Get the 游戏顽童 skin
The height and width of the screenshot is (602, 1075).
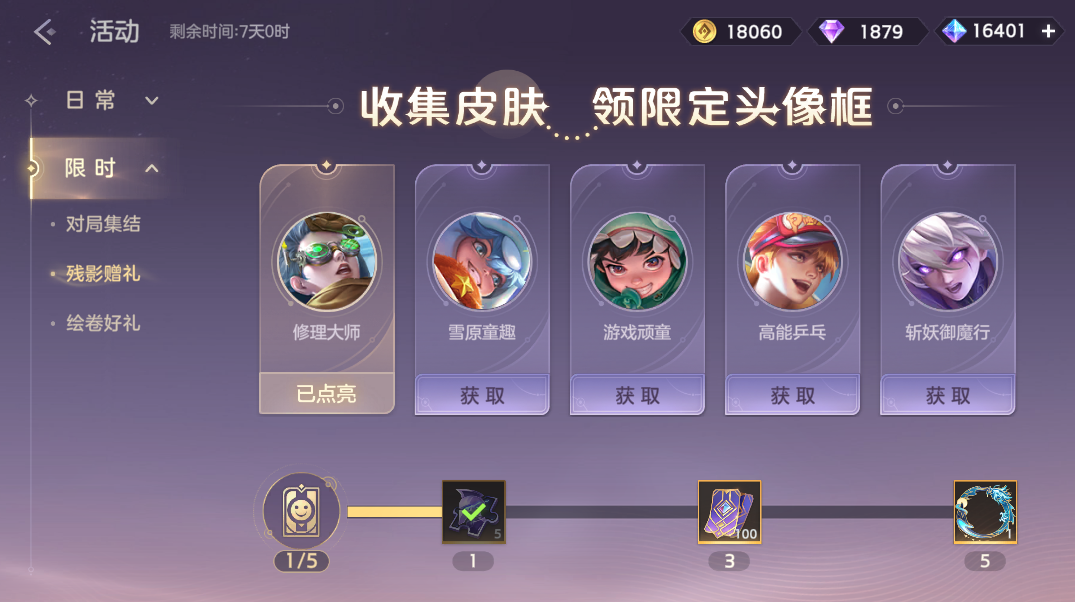637,395
